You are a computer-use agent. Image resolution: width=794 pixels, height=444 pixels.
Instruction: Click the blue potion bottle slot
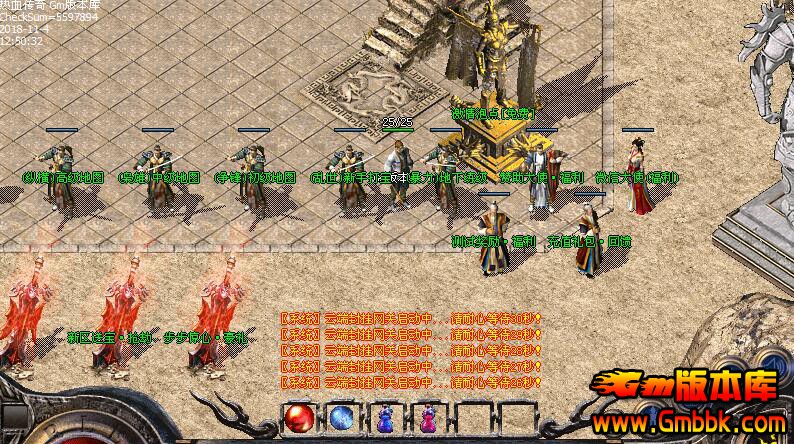[386, 418]
